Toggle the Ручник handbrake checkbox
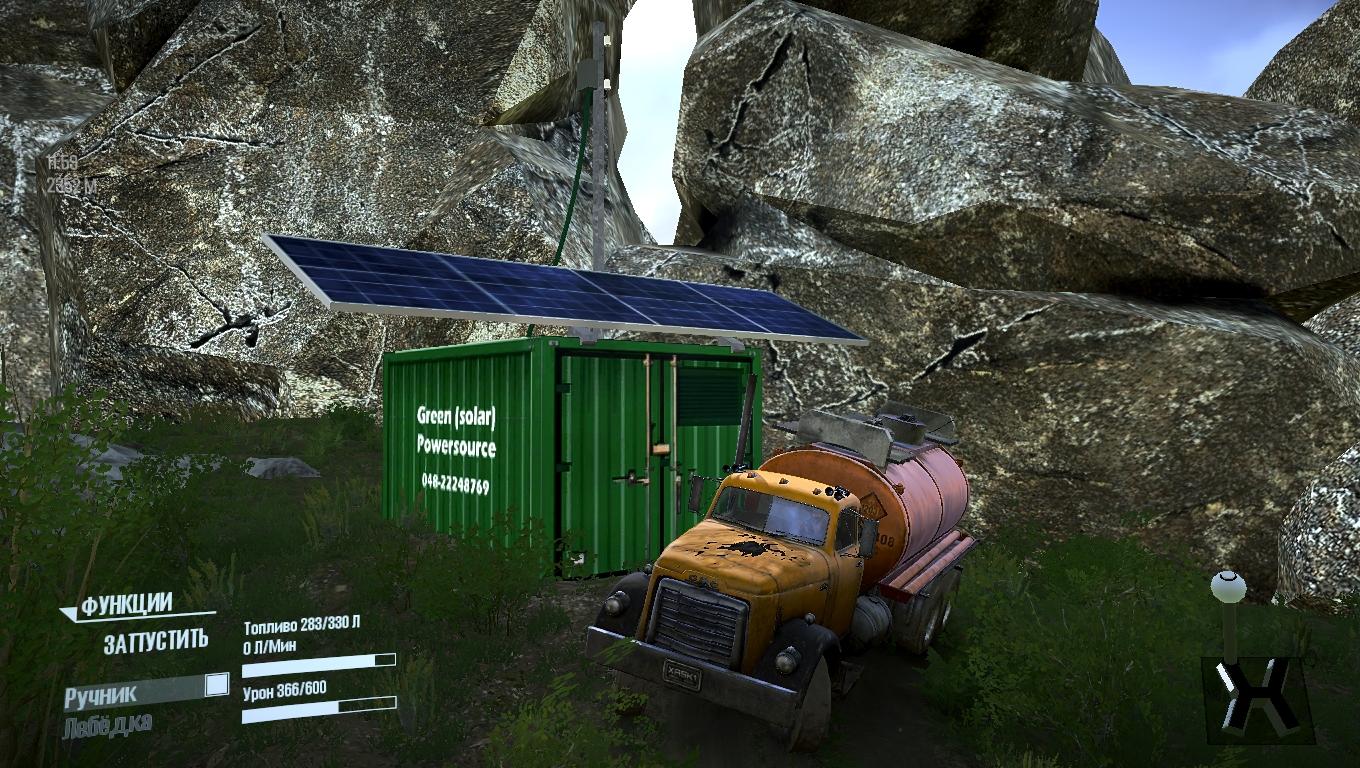The height and width of the screenshot is (768, 1360). (216, 685)
